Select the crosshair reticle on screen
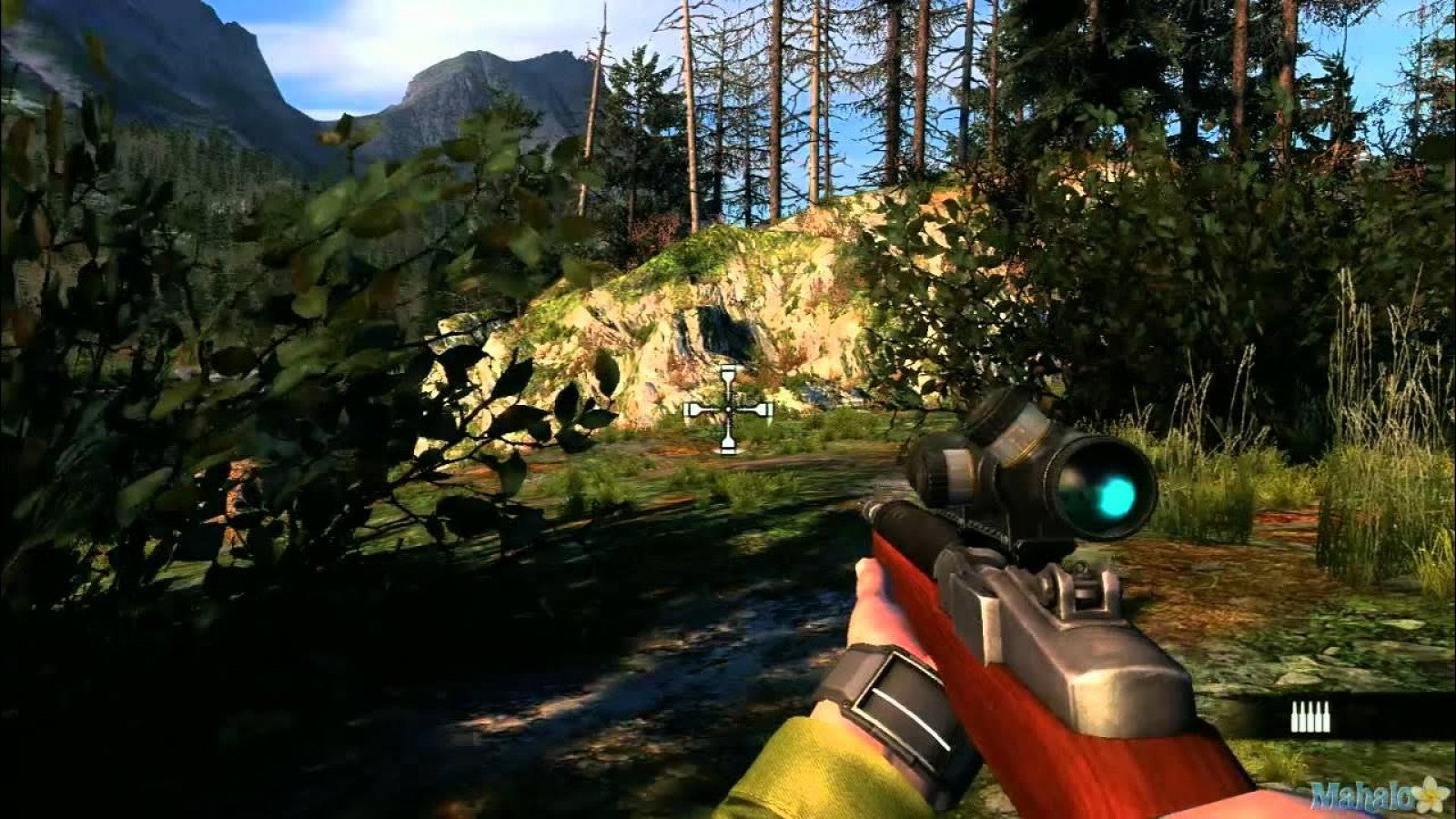This screenshot has width=1456, height=819. click(x=727, y=409)
